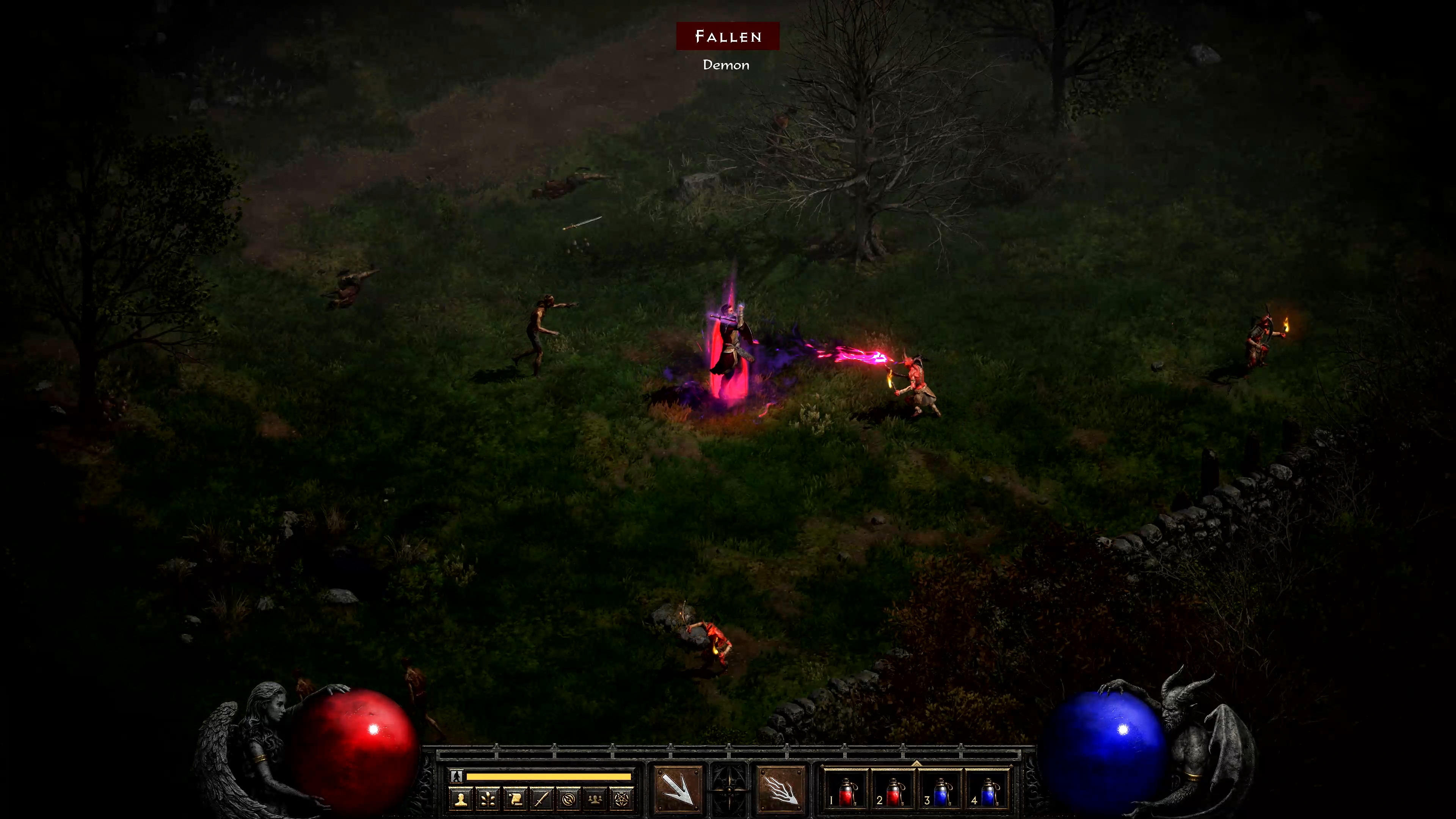The width and height of the screenshot is (1456, 819).
Task: Select the left-click arrow attack skill
Action: (x=678, y=789)
